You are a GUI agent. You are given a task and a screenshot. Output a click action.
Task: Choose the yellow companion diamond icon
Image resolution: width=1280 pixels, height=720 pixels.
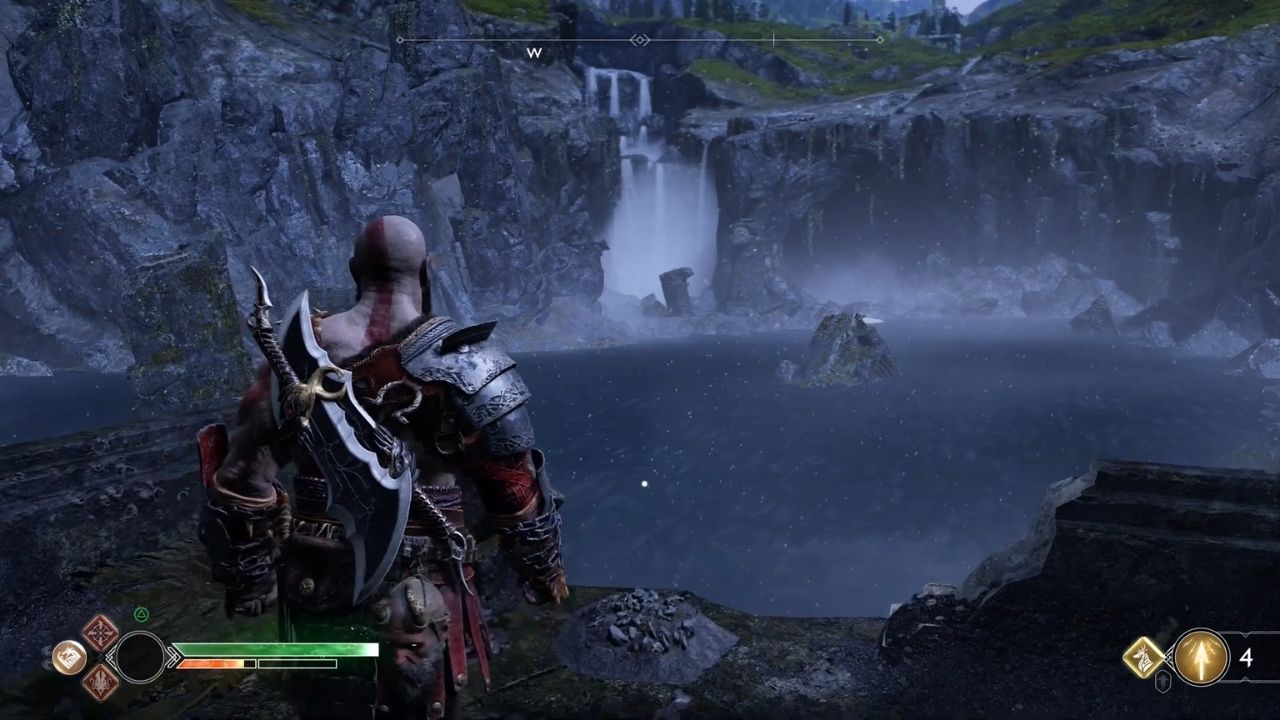1143,657
